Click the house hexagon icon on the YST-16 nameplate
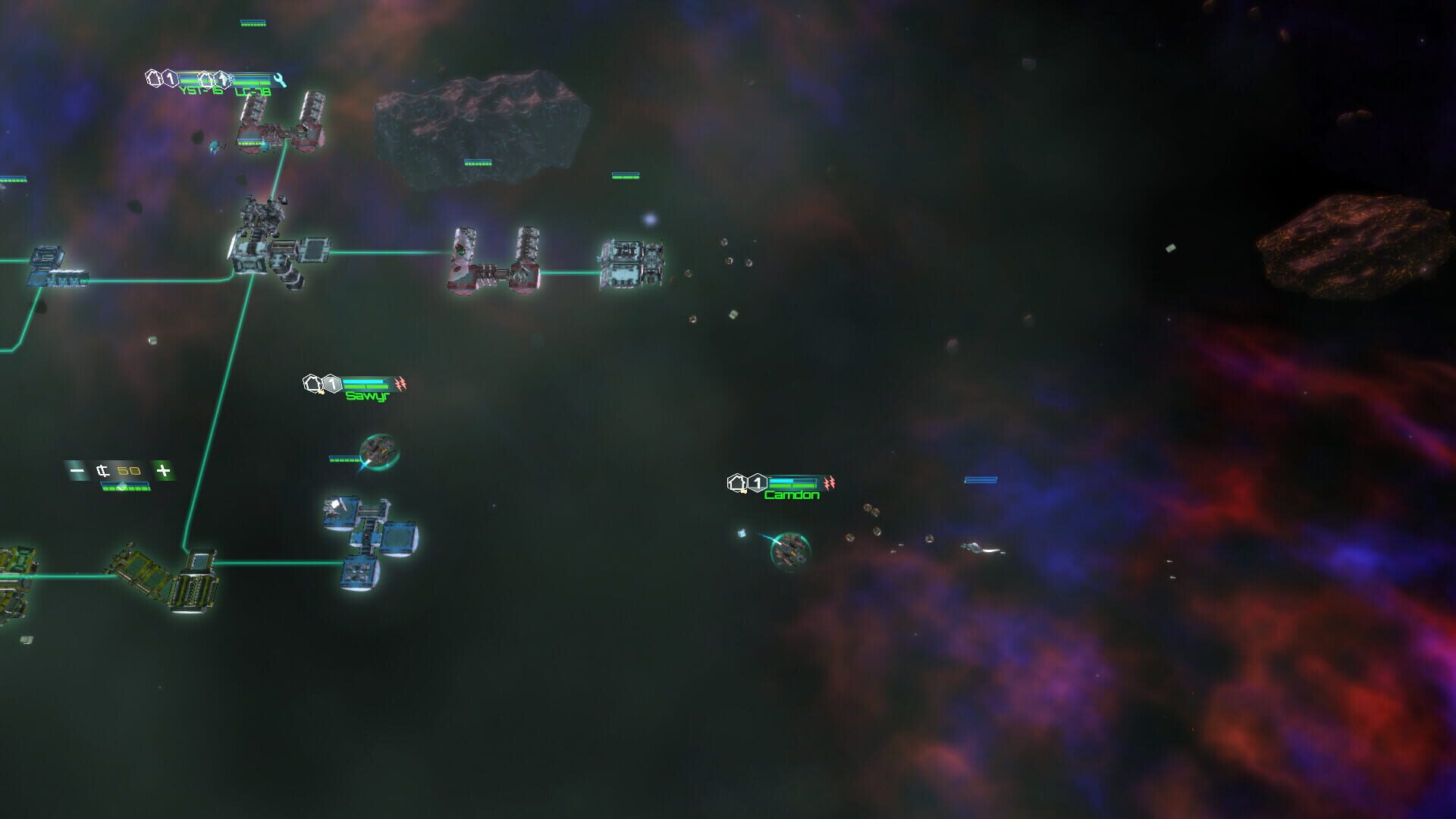The width and height of the screenshot is (1456, 819). (154, 79)
